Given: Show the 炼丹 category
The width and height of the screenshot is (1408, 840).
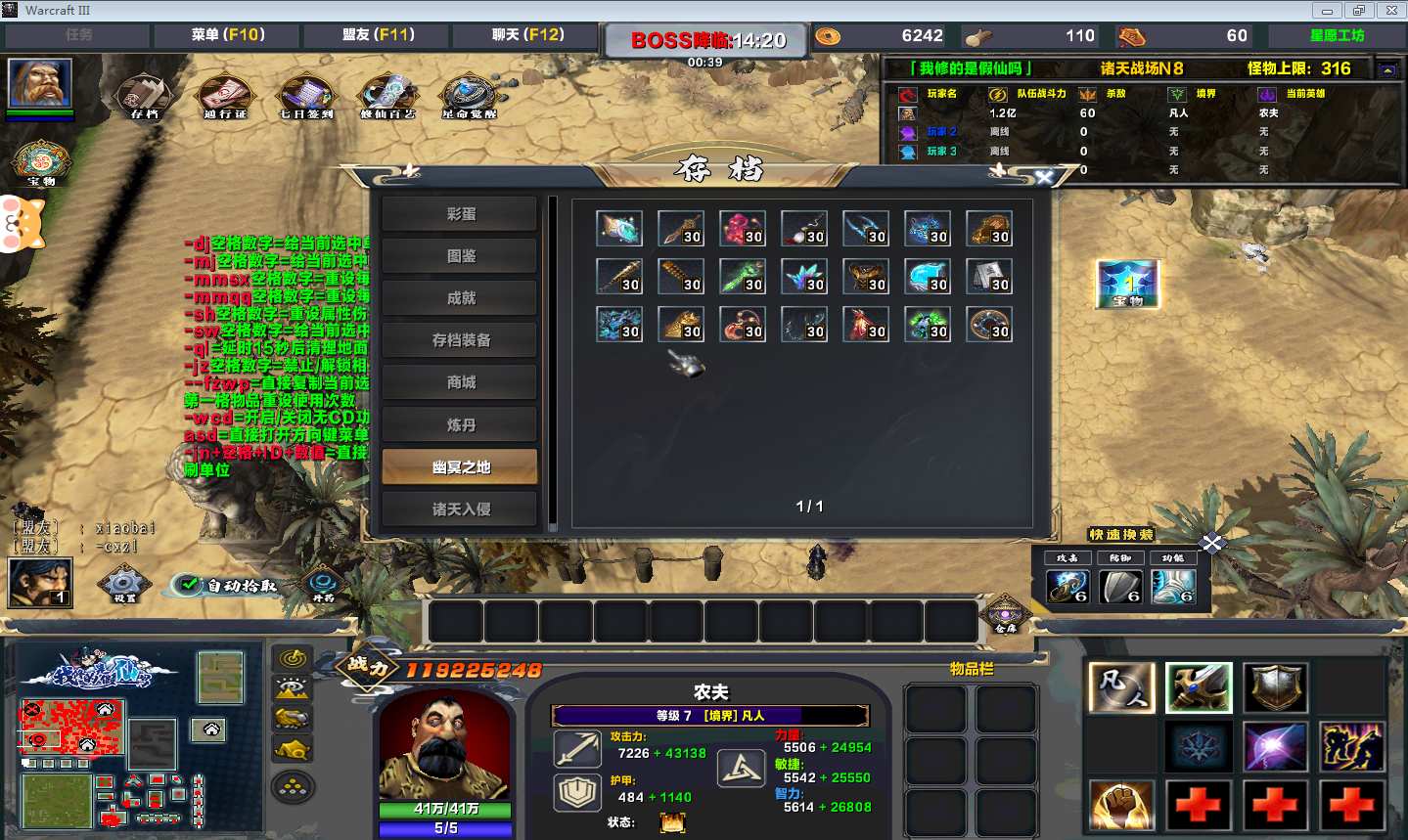Looking at the screenshot, I should click(460, 424).
